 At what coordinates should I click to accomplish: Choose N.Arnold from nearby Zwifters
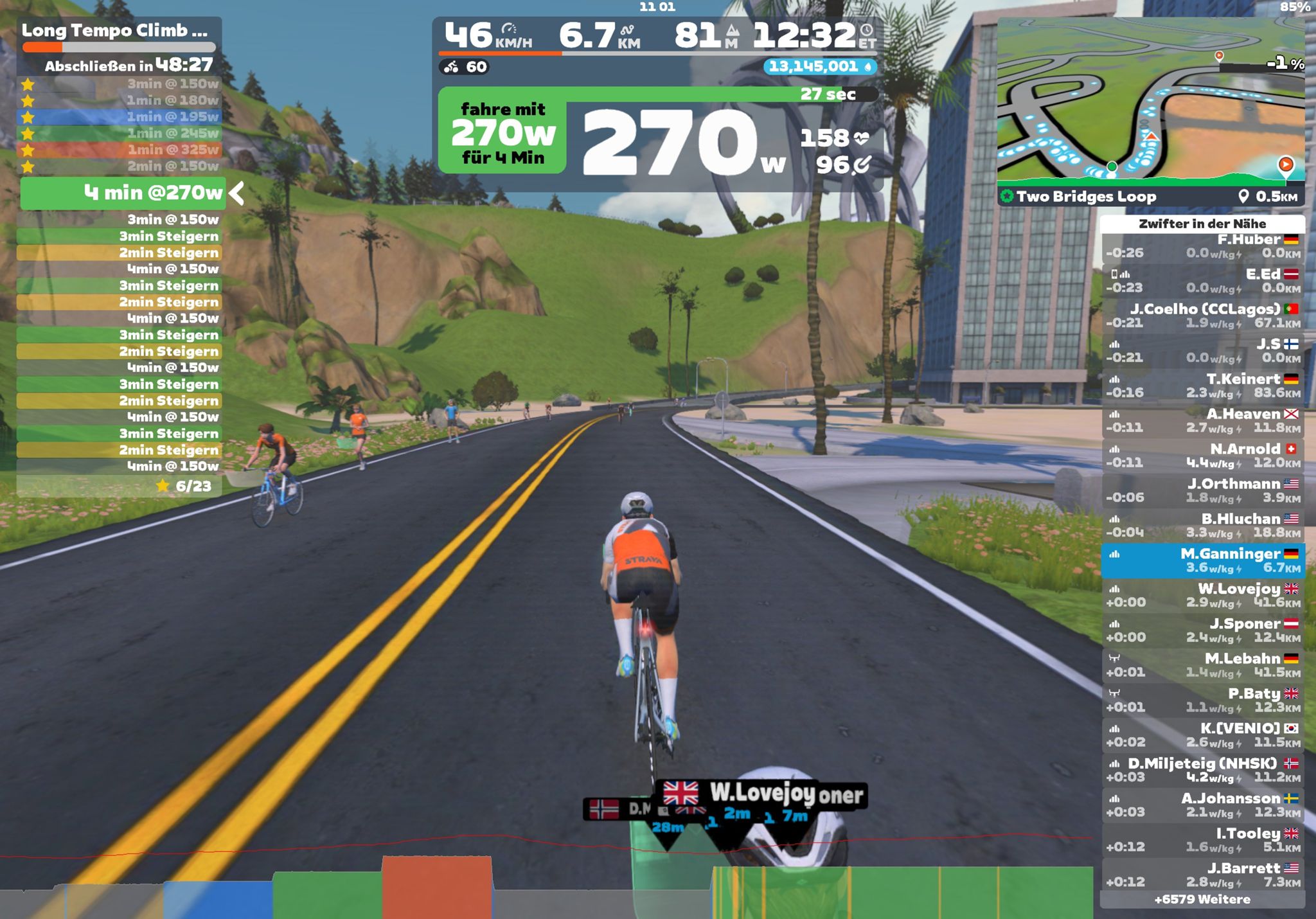point(1202,456)
